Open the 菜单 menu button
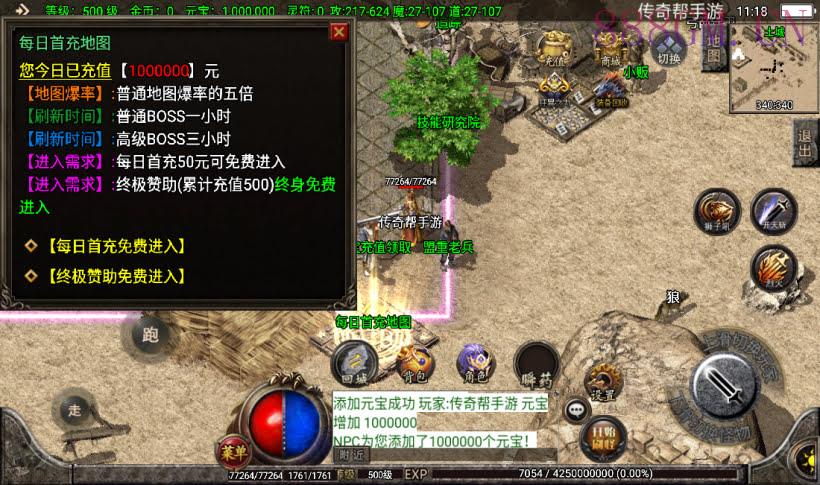 pyautogui.click(x=231, y=450)
